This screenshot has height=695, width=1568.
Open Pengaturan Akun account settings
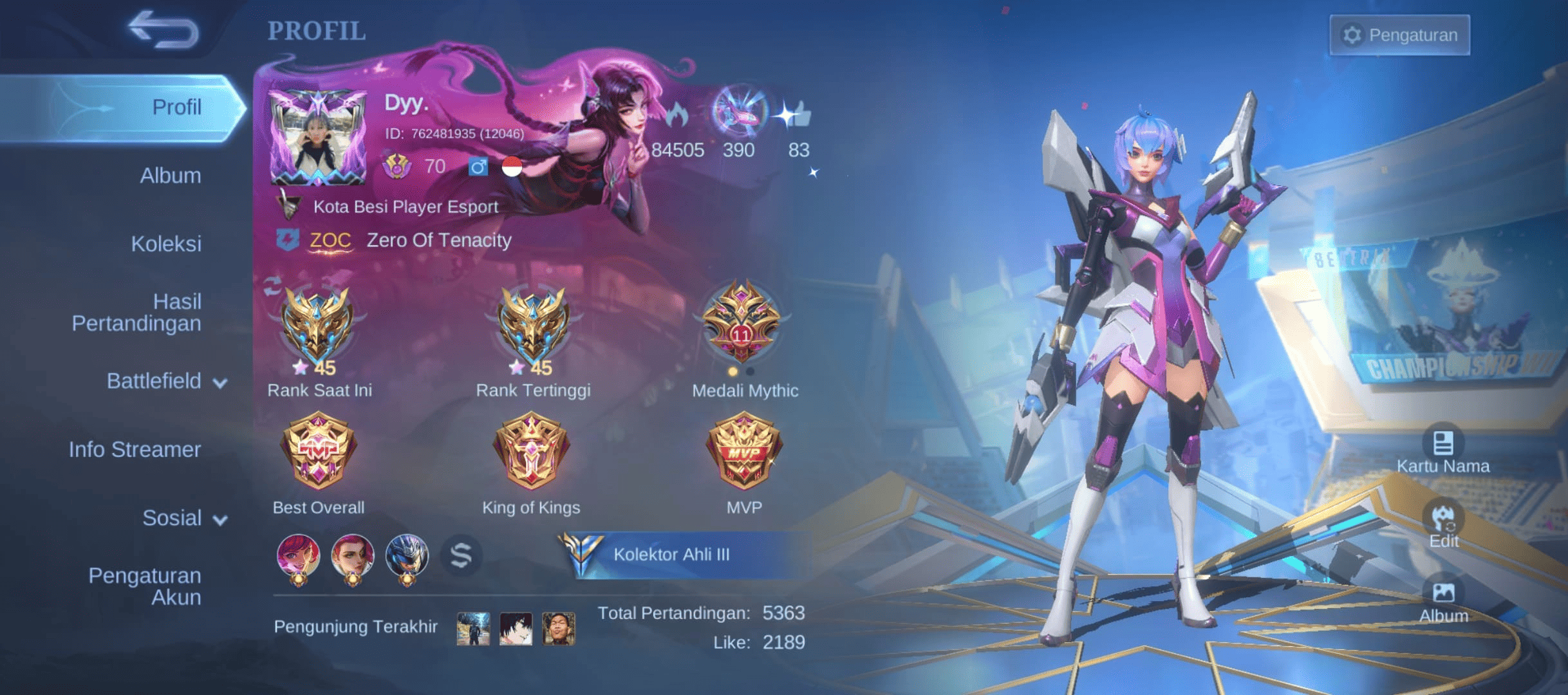click(145, 586)
